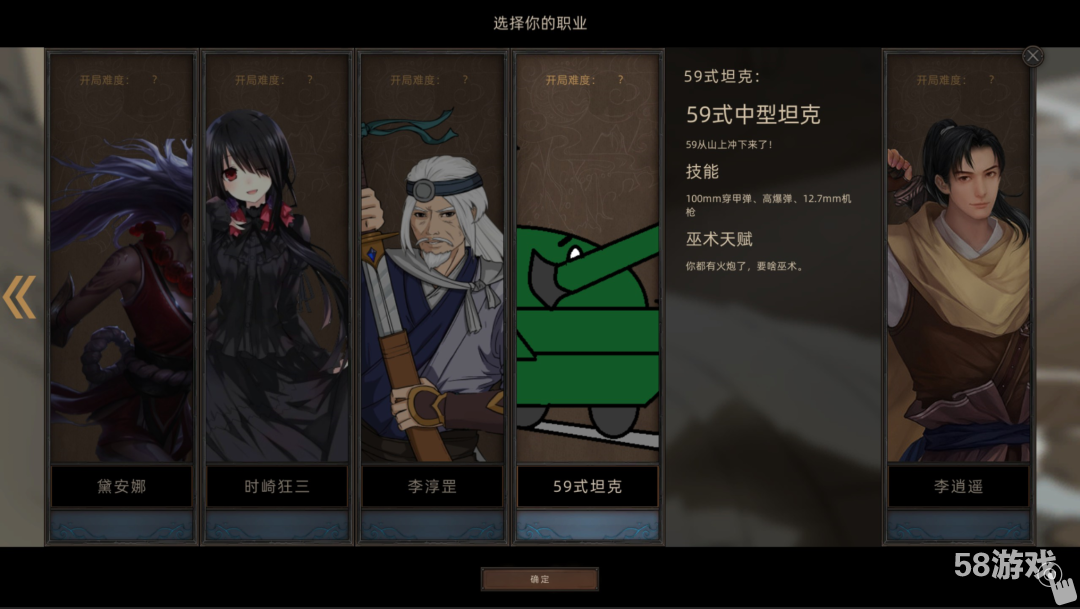Close the class selection screen

[1033, 56]
